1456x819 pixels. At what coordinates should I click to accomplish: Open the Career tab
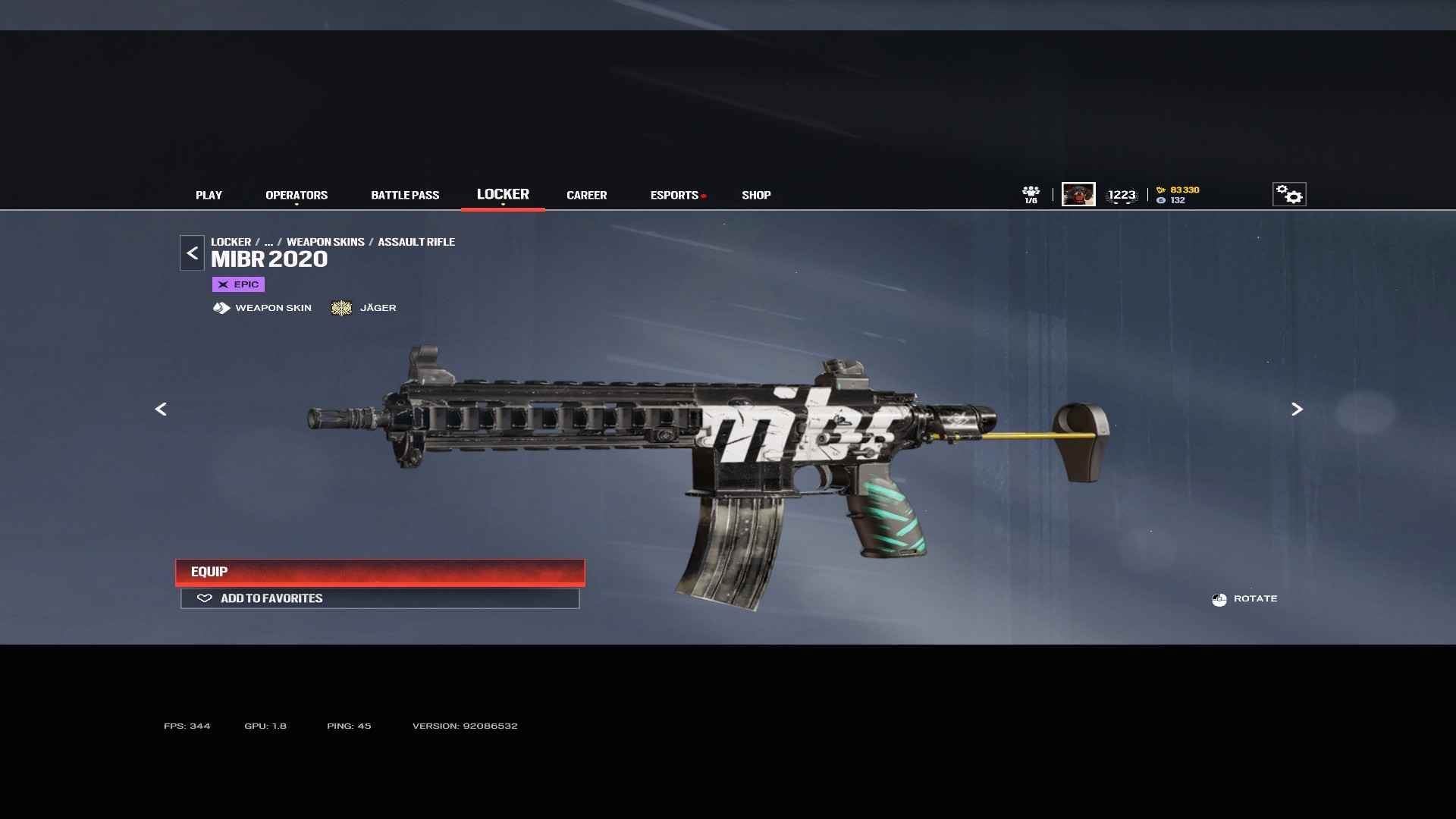(x=586, y=195)
